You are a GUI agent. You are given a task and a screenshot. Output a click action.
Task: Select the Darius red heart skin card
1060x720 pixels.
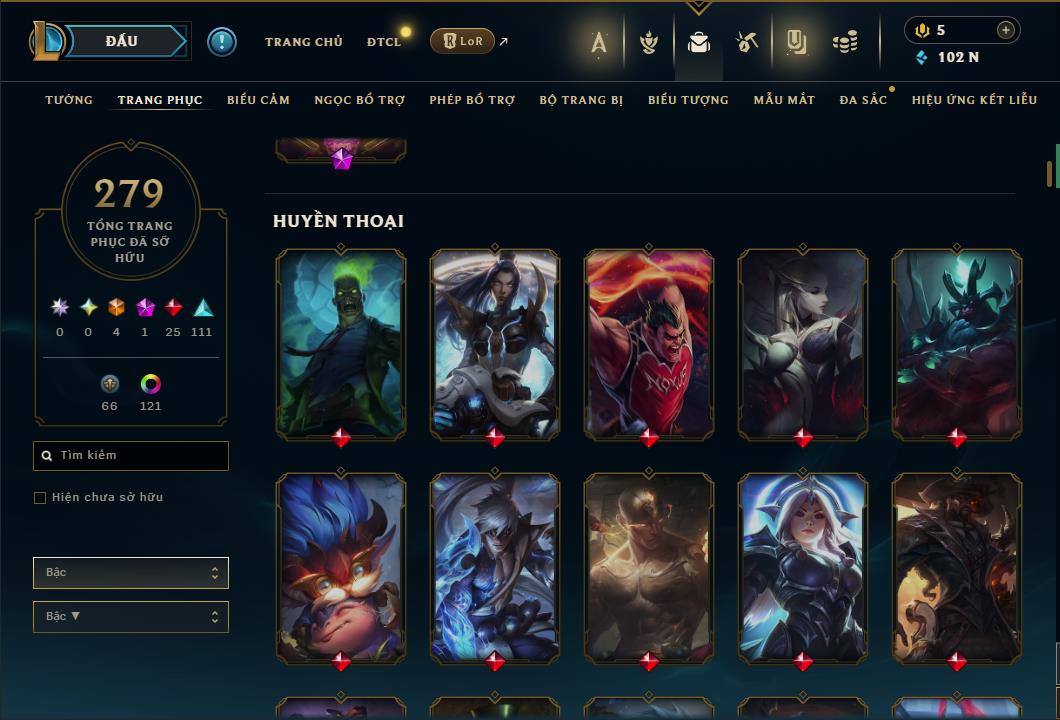coord(649,343)
